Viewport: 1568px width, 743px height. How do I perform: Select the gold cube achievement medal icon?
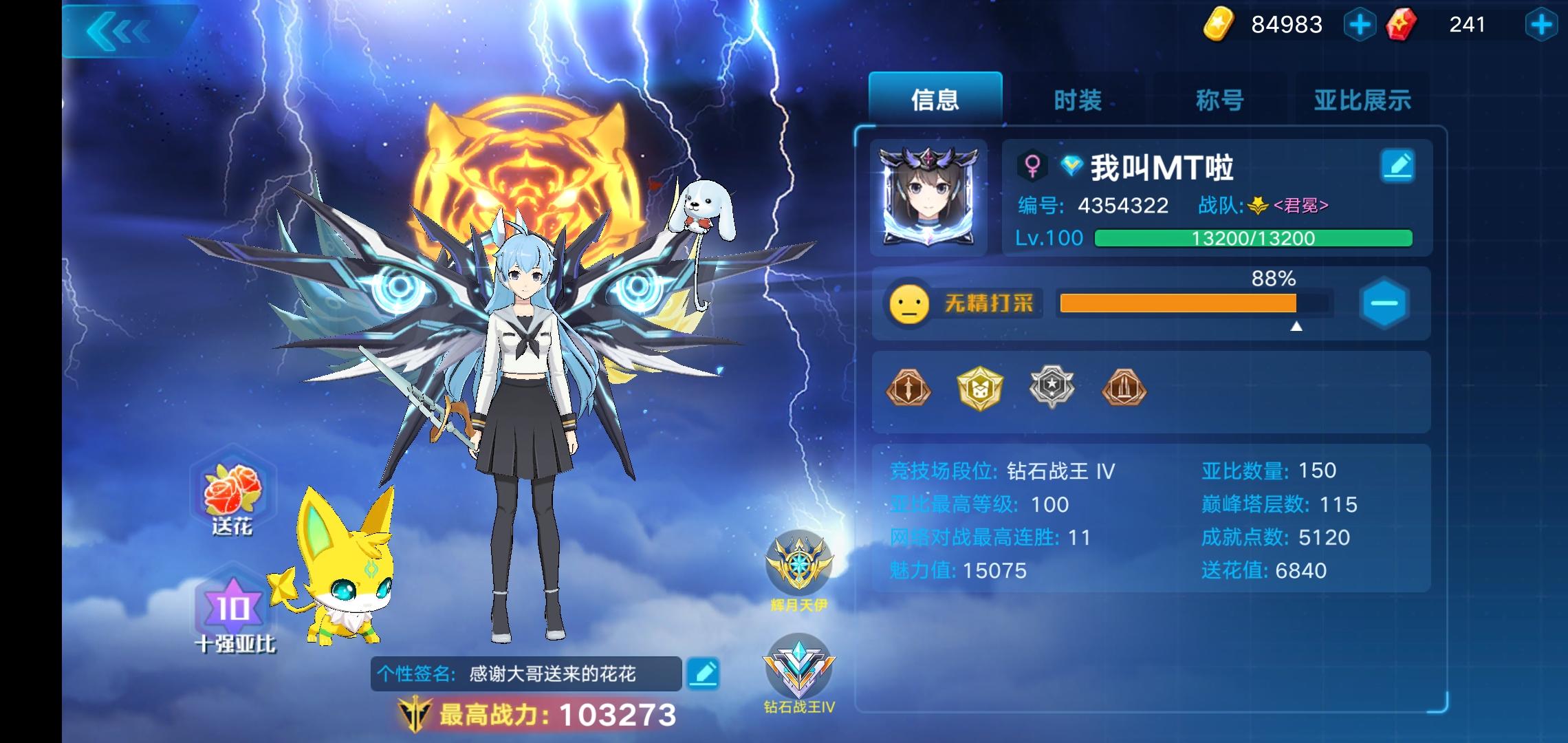coord(980,389)
